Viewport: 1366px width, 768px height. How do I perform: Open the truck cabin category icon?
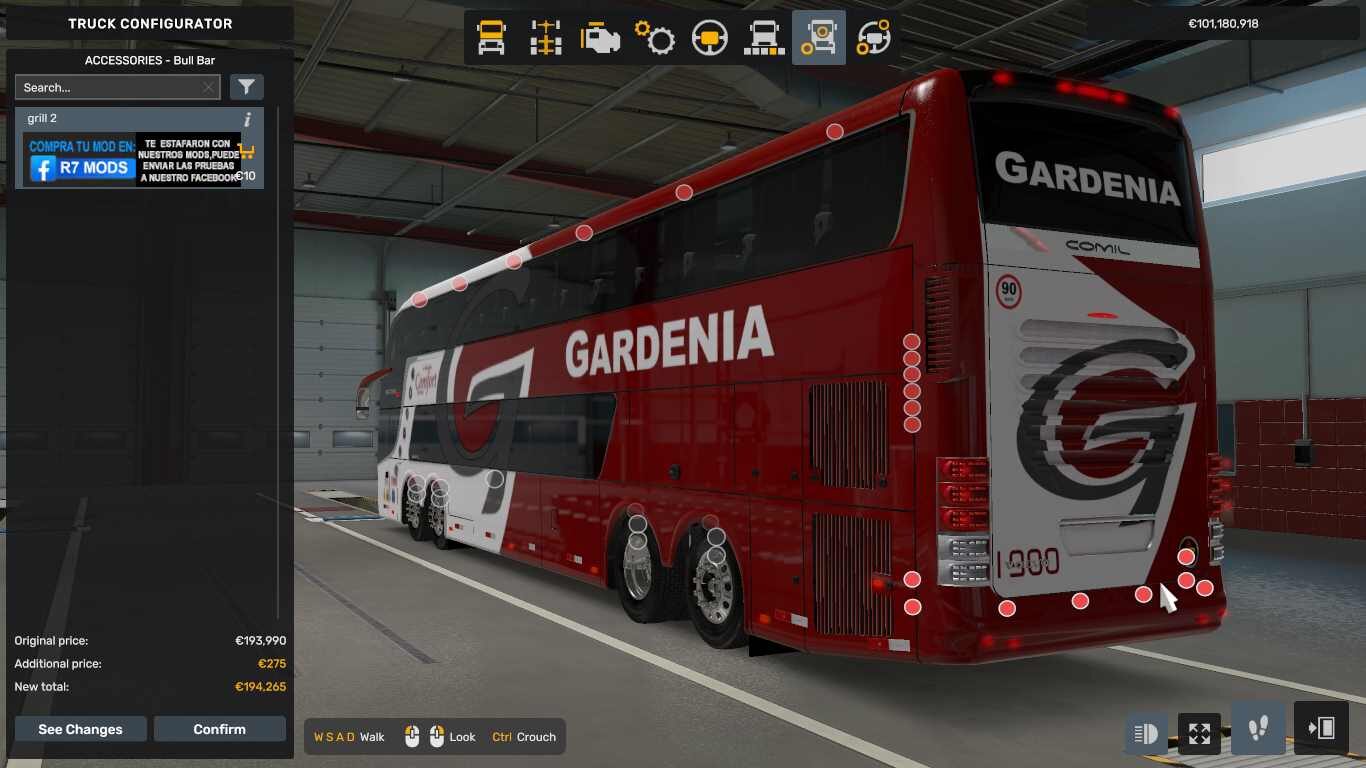tap(491, 38)
